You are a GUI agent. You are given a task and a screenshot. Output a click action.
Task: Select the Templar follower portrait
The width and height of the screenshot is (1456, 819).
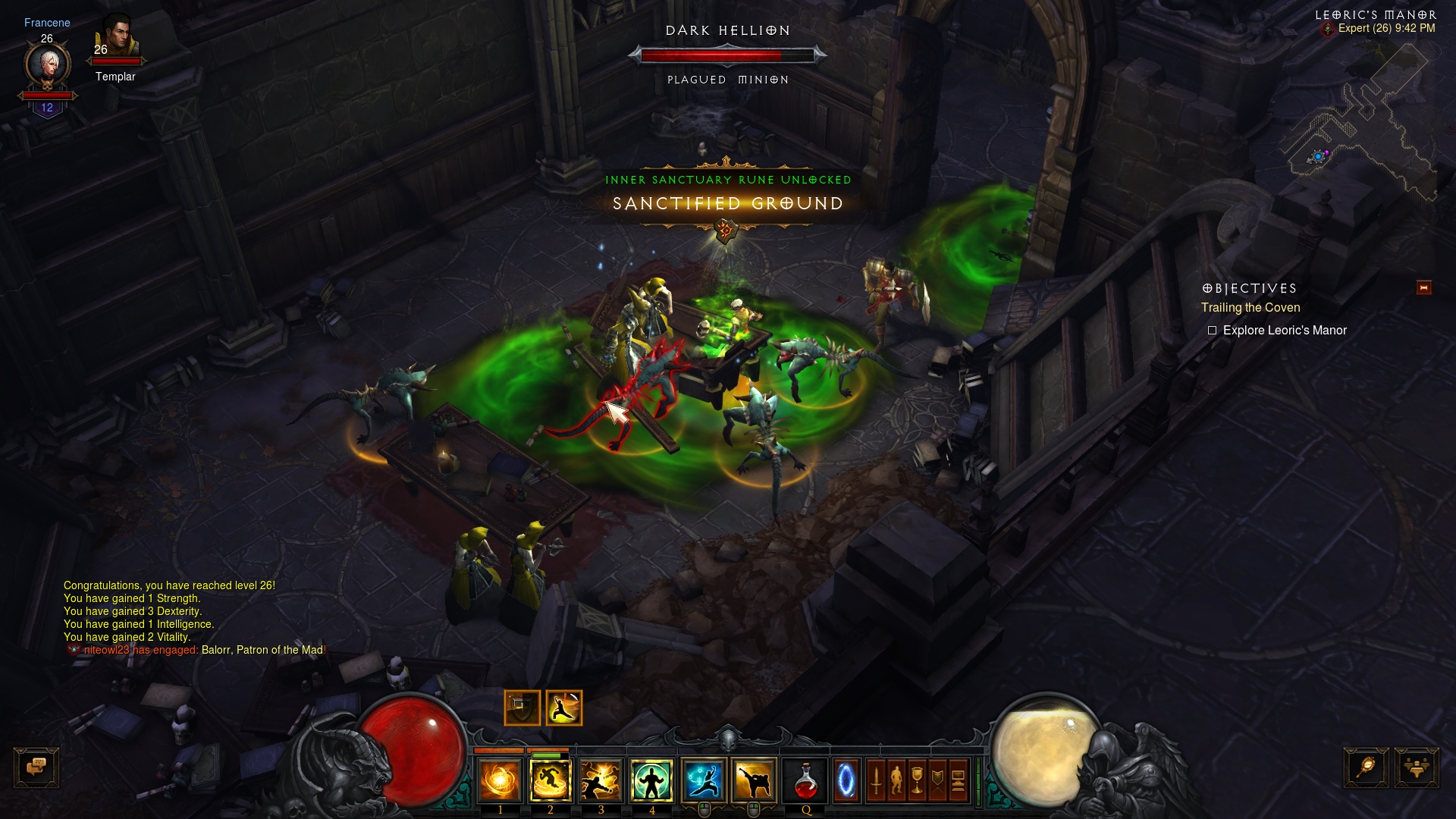click(118, 38)
